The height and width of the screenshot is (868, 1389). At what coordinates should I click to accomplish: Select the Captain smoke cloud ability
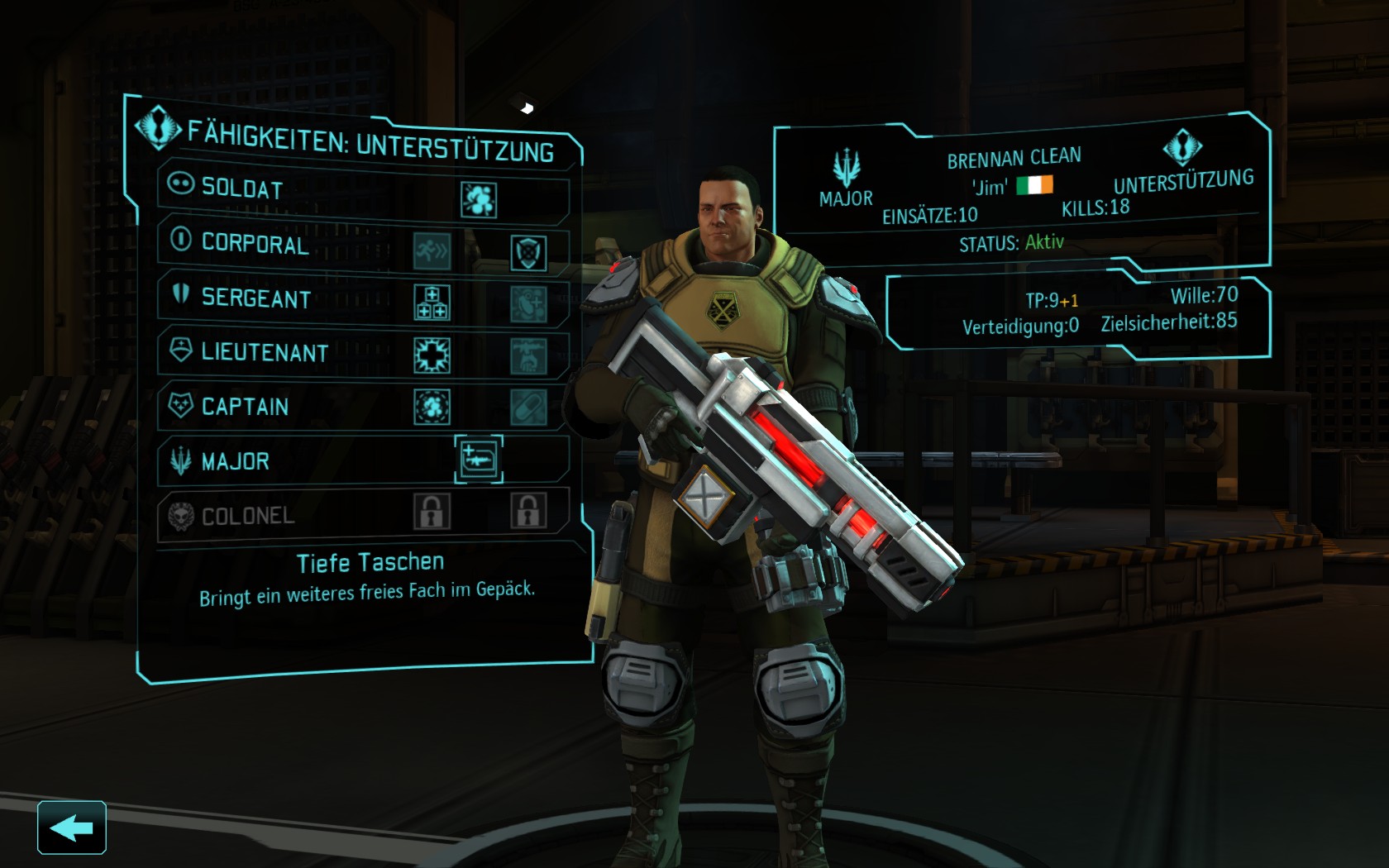pyautogui.click(x=432, y=407)
